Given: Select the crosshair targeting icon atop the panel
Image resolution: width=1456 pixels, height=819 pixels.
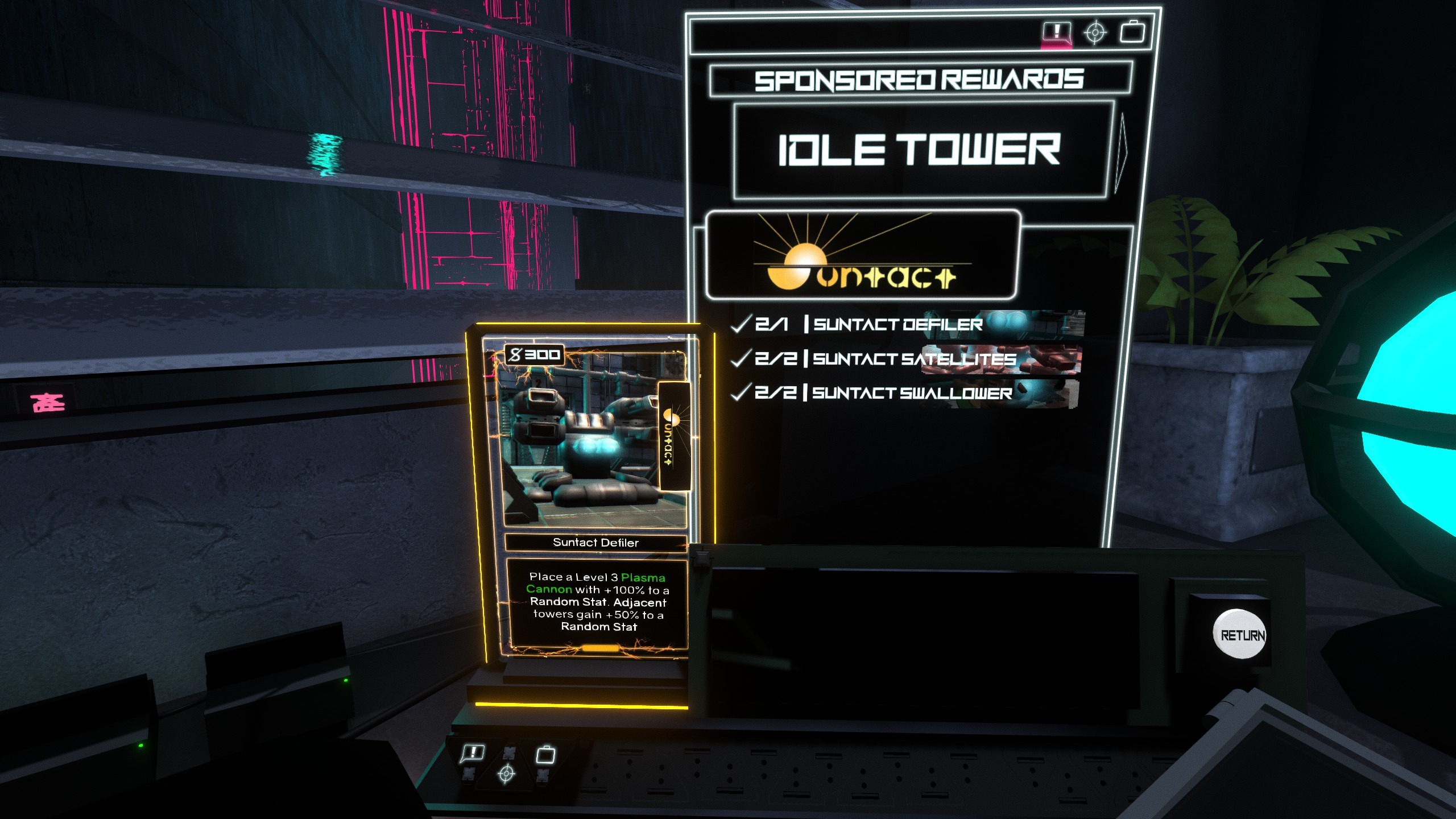Looking at the screenshot, I should click(1095, 32).
